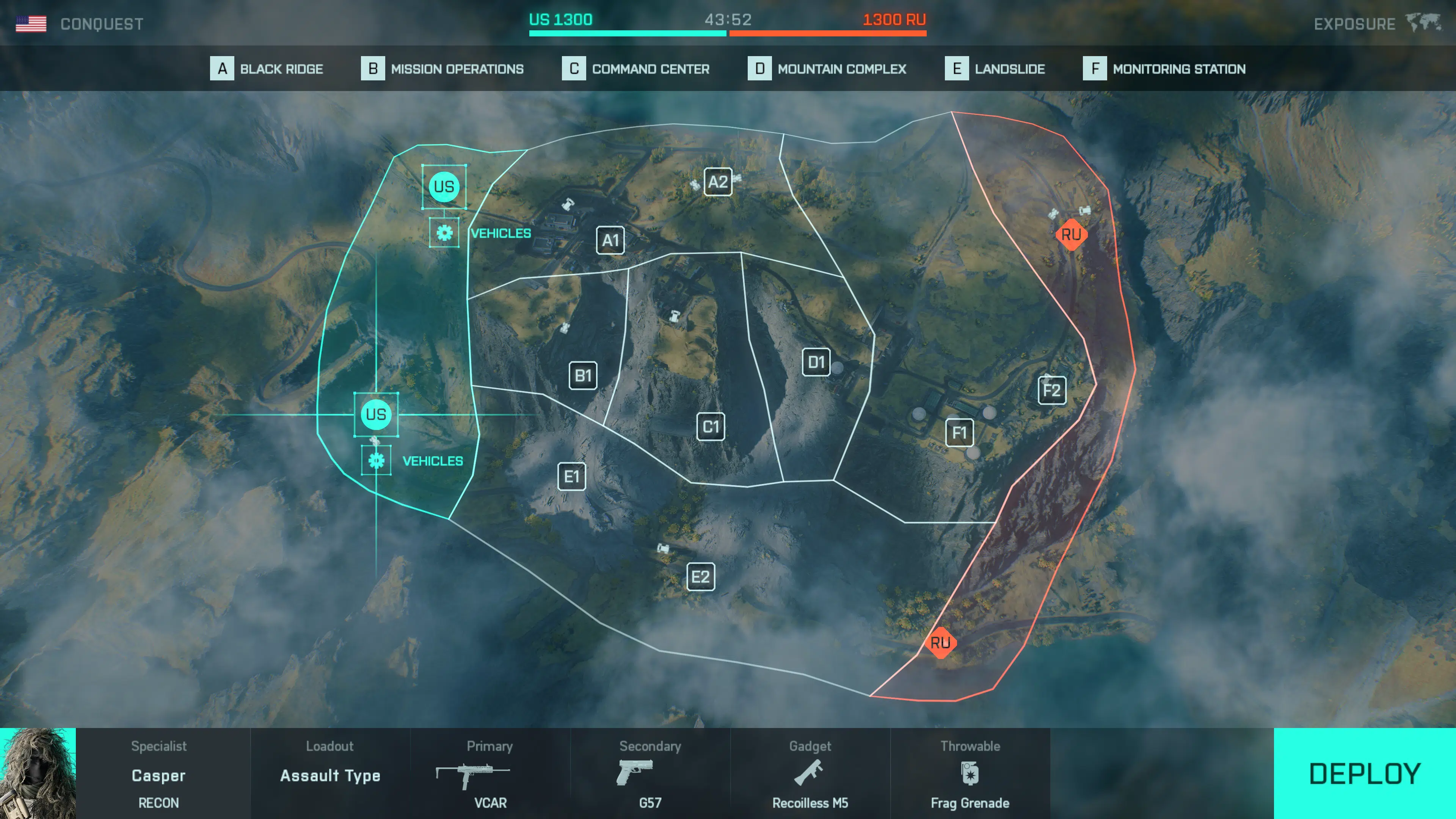Open the Frag Grenade throwable slot
This screenshot has height=819, width=1456.
pyautogui.click(x=970, y=774)
